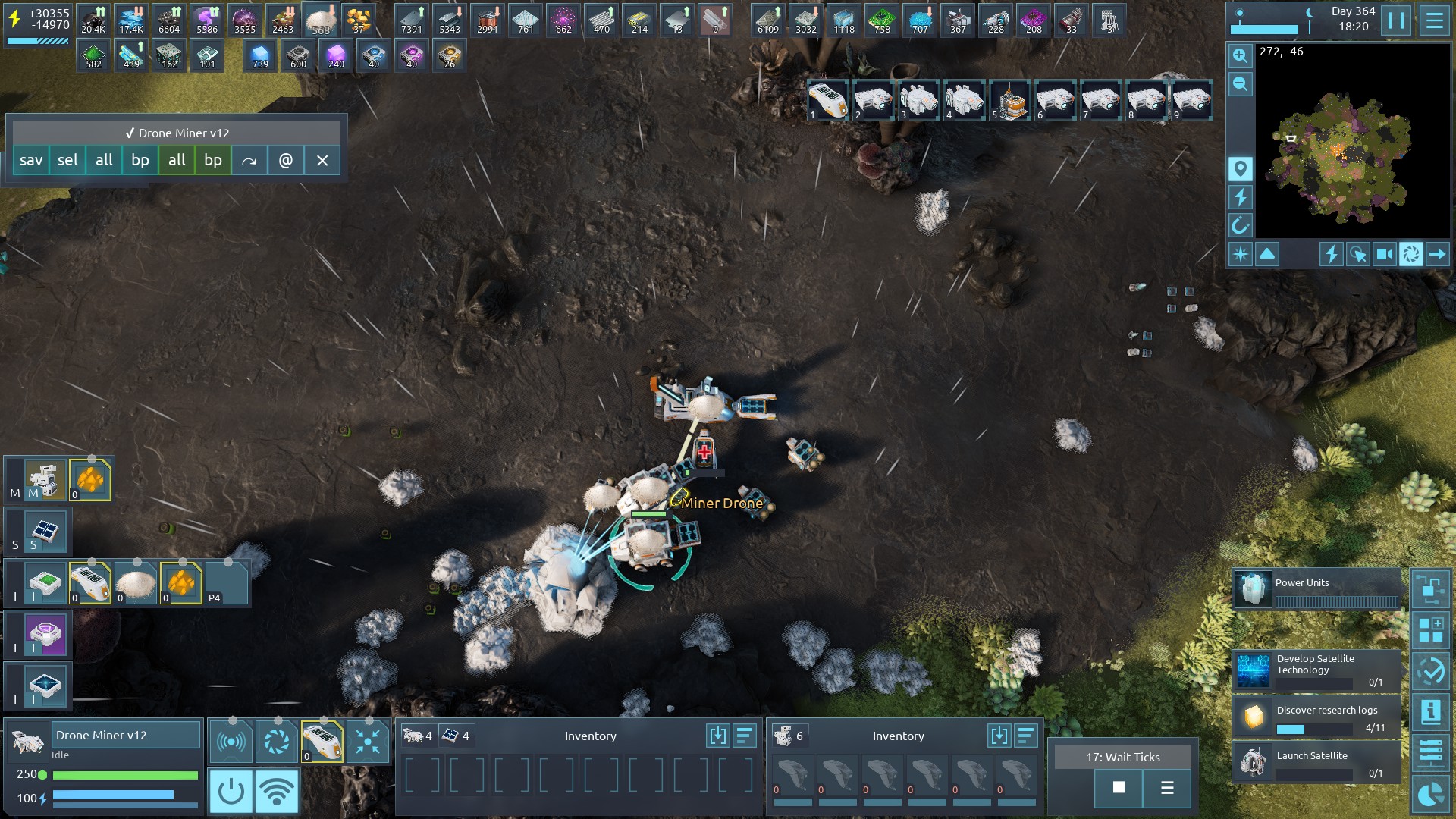1456x819 pixels.
Task: Zoom out on the minimap
Action: (x=1240, y=84)
